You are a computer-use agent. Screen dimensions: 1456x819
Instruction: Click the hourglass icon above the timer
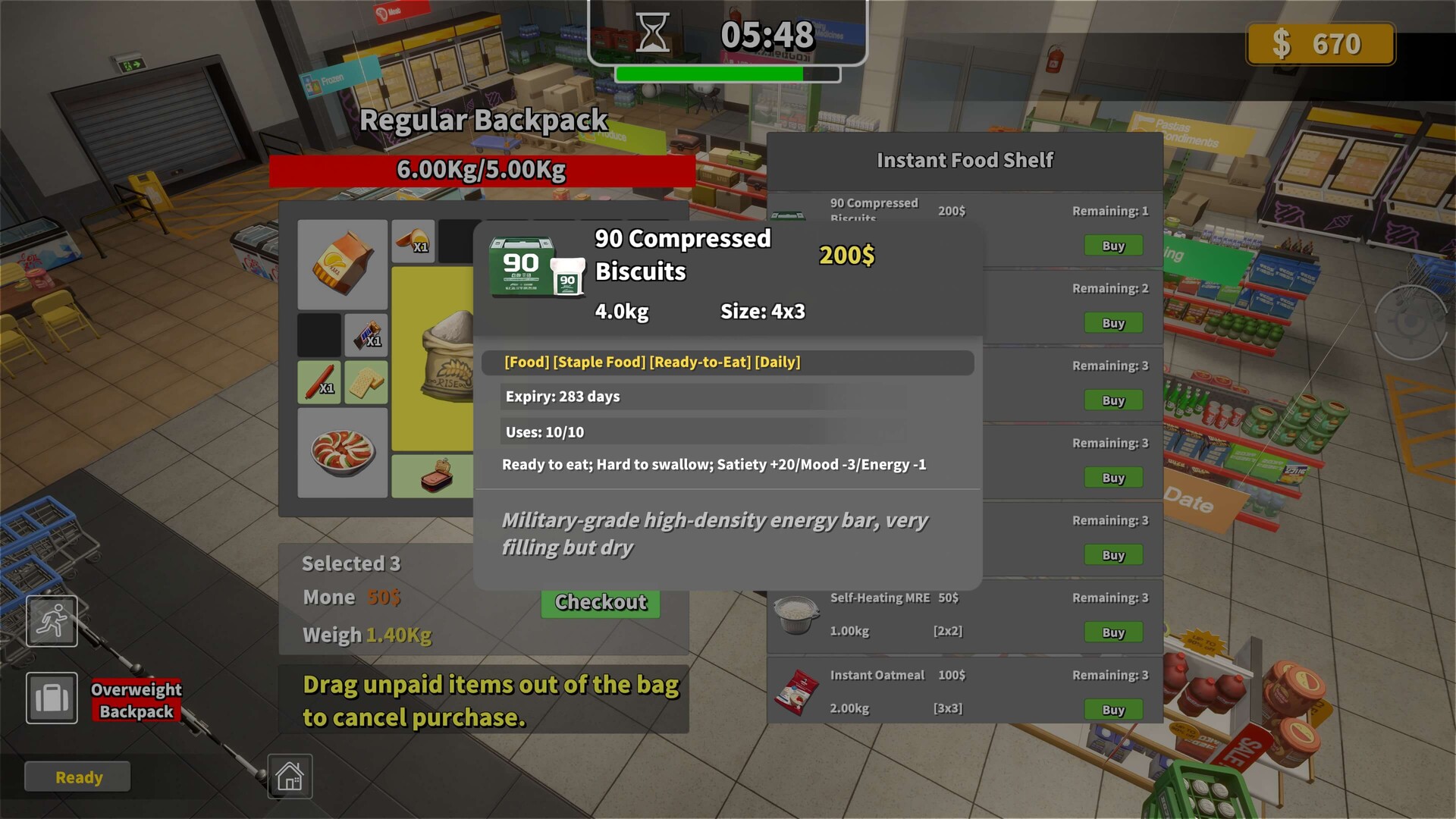click(x=652, y=32)
